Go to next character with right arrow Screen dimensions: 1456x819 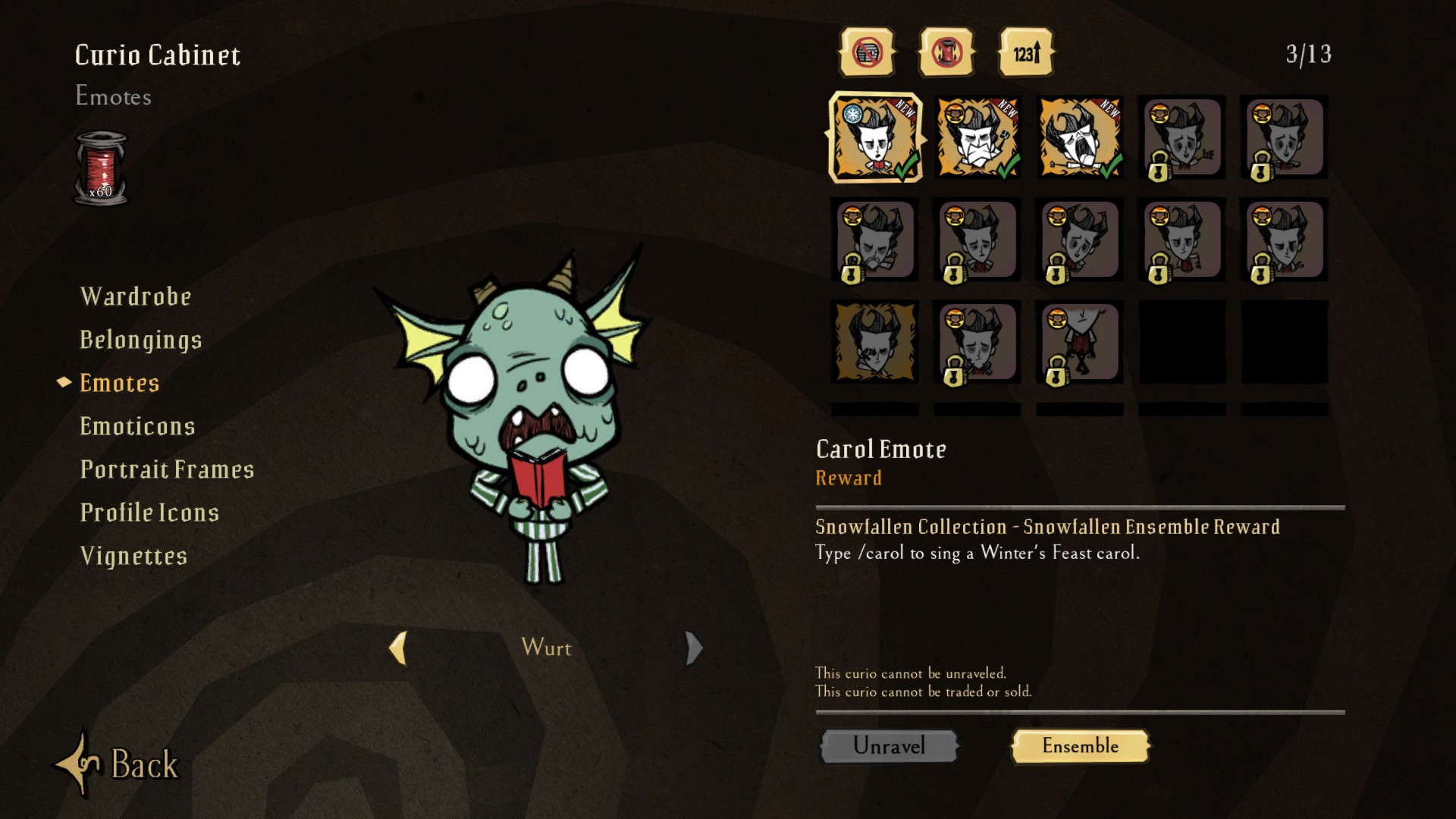694,648
